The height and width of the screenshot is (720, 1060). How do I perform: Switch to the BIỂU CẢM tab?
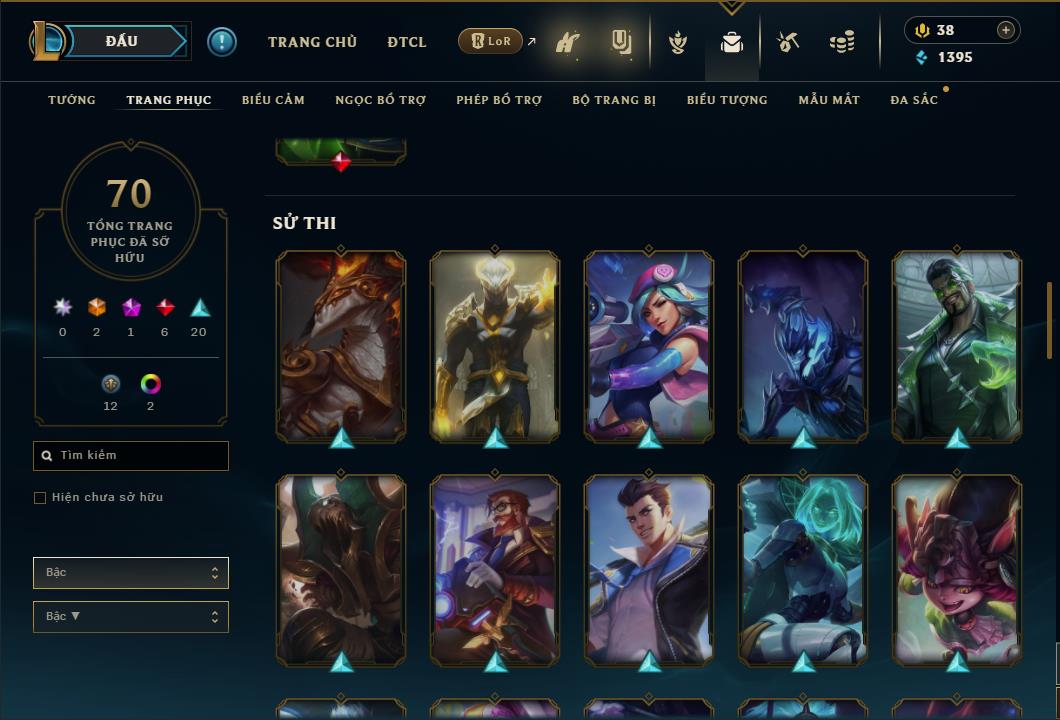tap(273, 100)
